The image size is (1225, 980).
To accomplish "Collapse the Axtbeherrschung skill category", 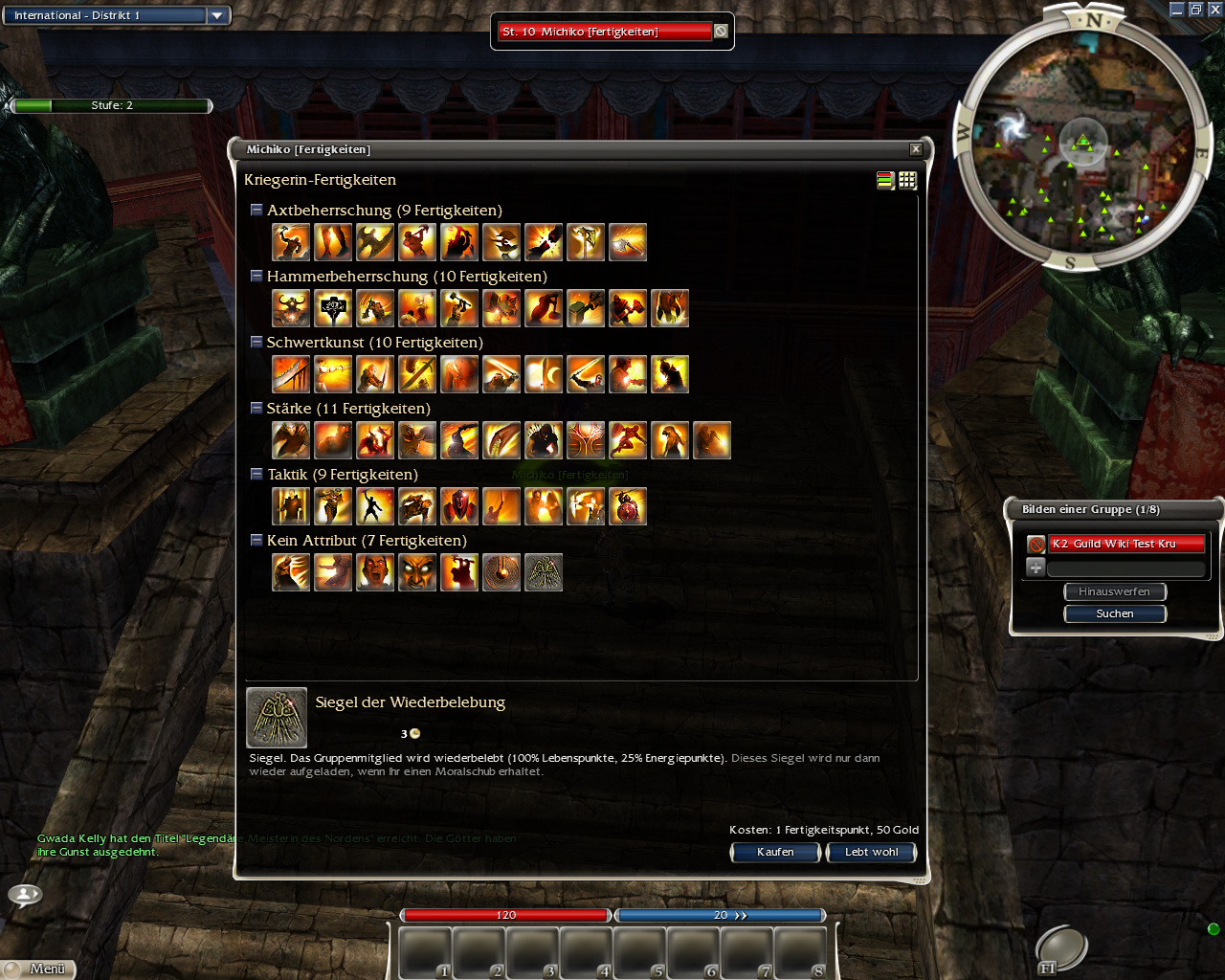I will 256,210.
